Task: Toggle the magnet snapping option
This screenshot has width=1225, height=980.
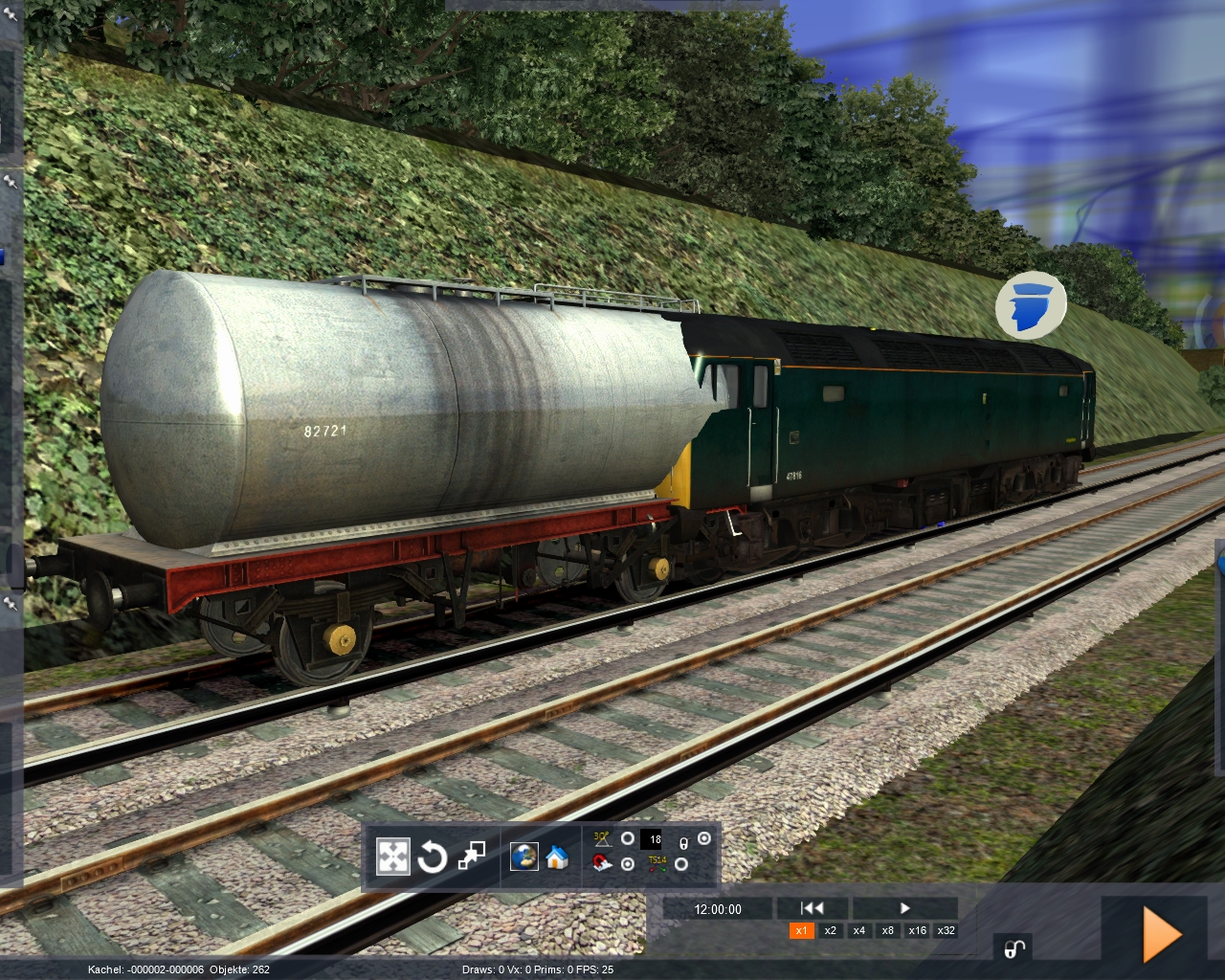Action: pos(602,864)
